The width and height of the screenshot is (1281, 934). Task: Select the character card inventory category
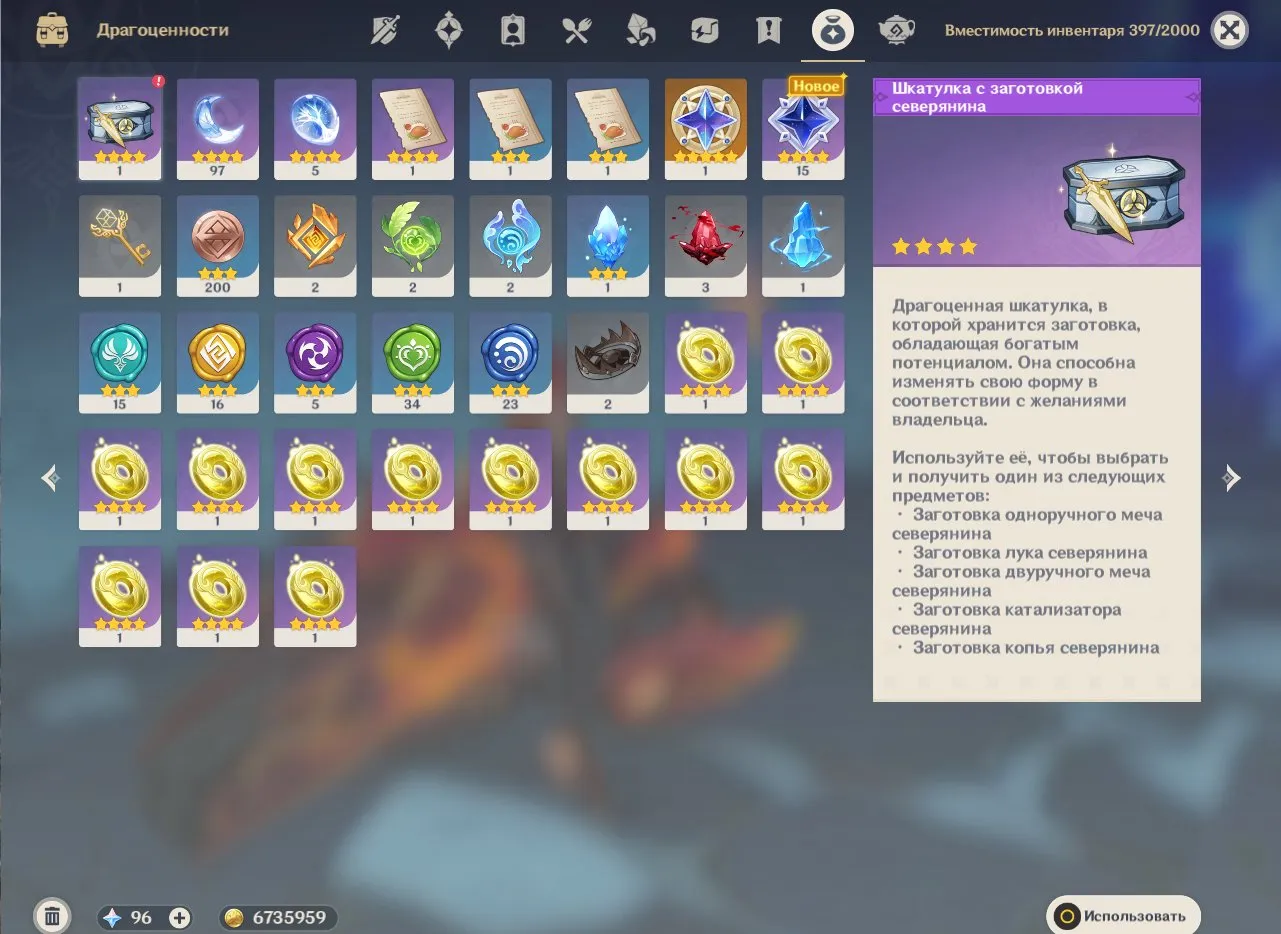pos(512,29)
